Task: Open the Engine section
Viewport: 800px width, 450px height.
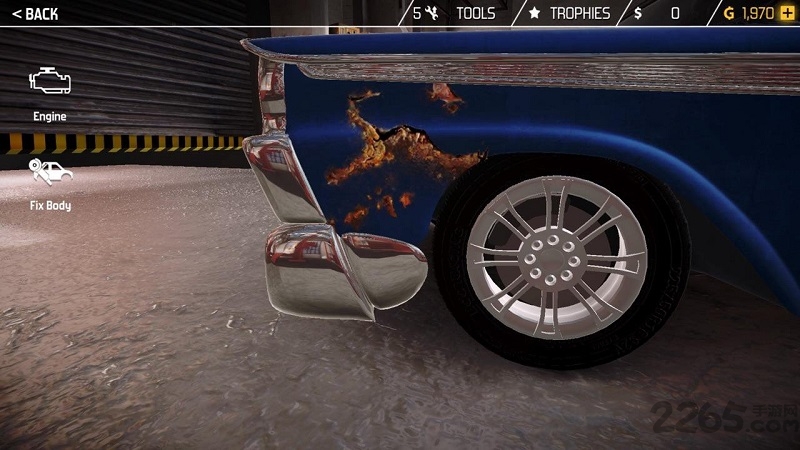Action: [49, 92]
